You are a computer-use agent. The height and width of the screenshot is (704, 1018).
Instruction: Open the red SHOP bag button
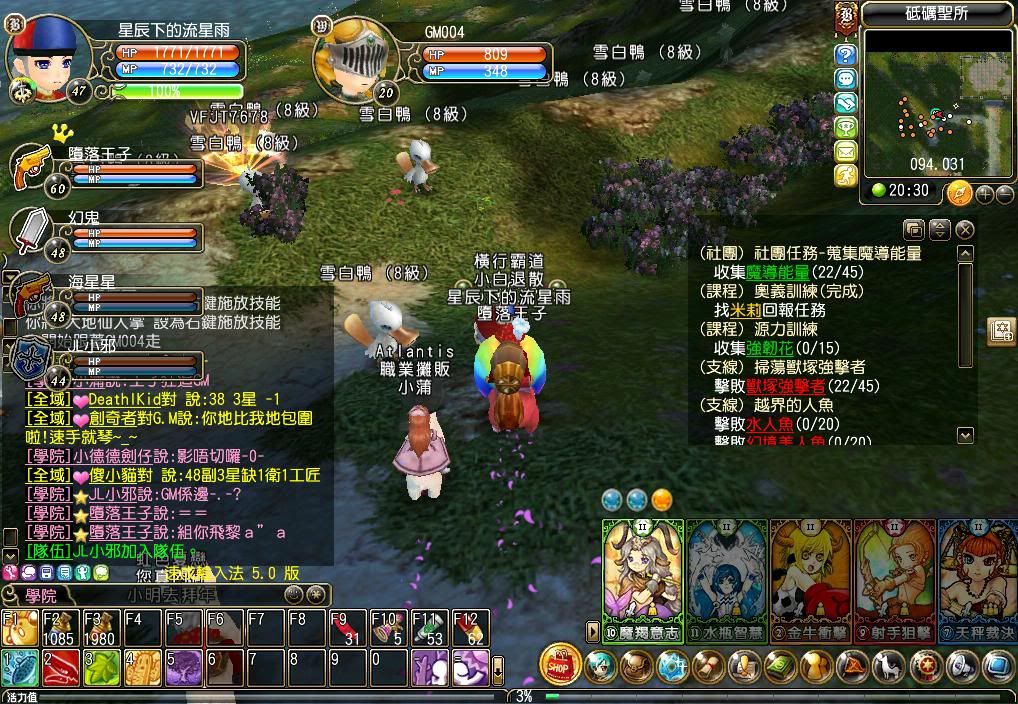tap(561, 664)
